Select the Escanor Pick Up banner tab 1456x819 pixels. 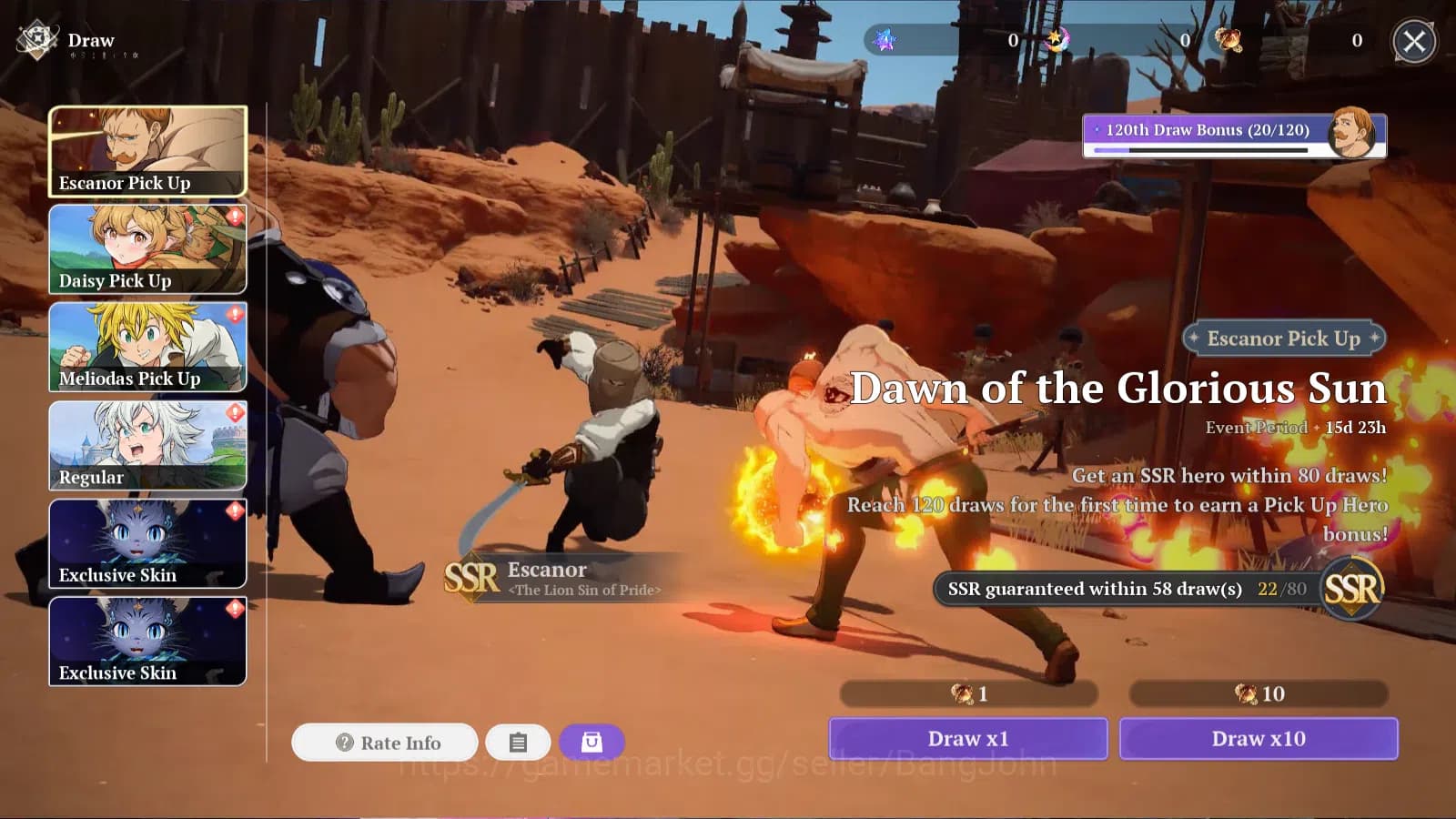coord(147,151)
